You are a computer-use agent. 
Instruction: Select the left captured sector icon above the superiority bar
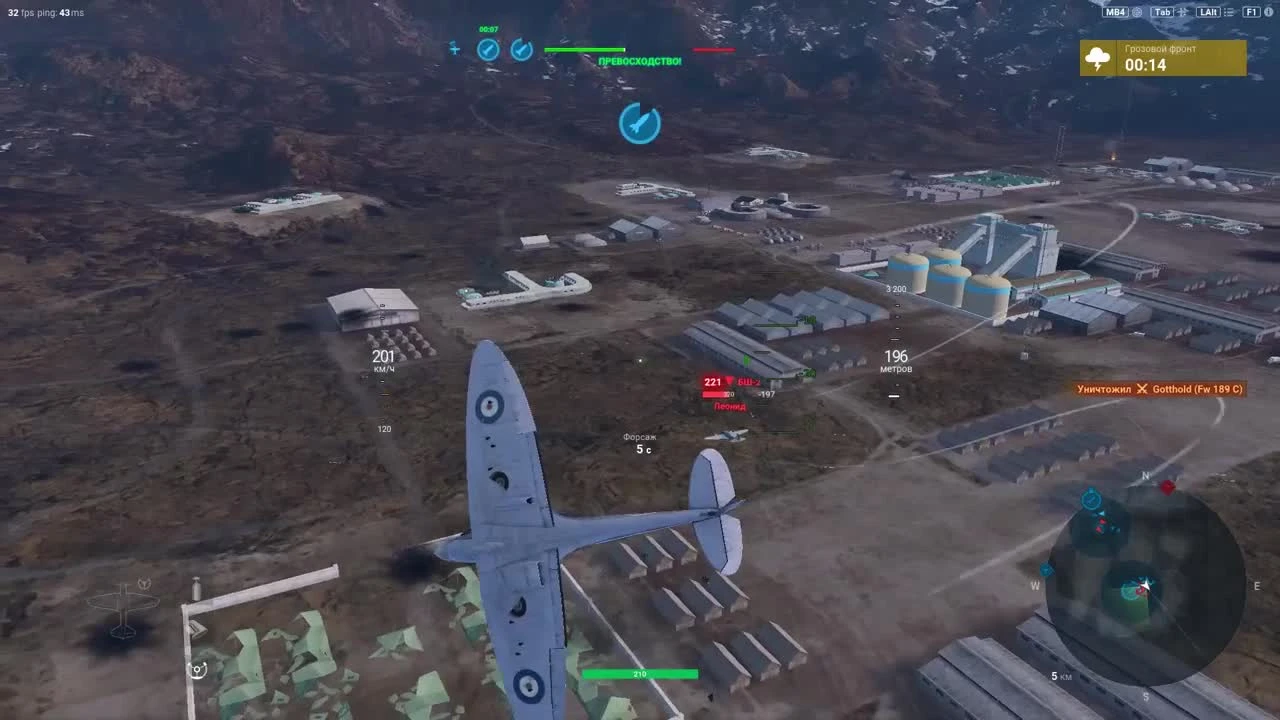[488, 50]
